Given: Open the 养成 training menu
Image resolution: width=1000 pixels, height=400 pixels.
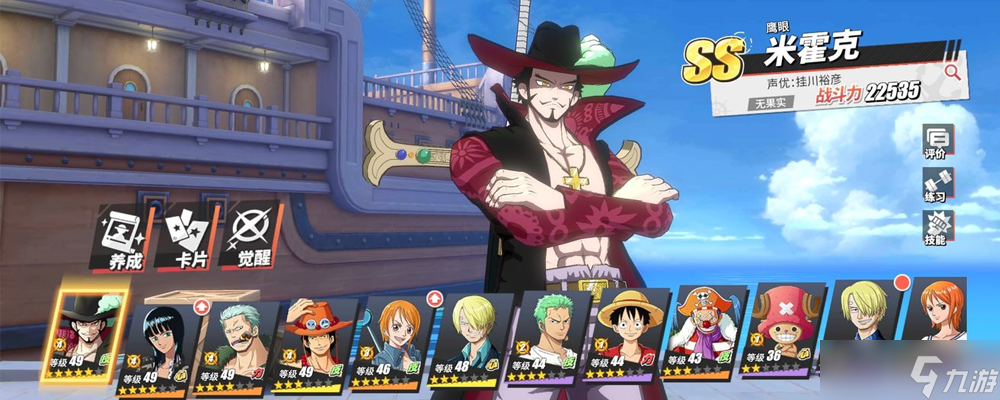Looking at the screenshot, I should 121,238.
